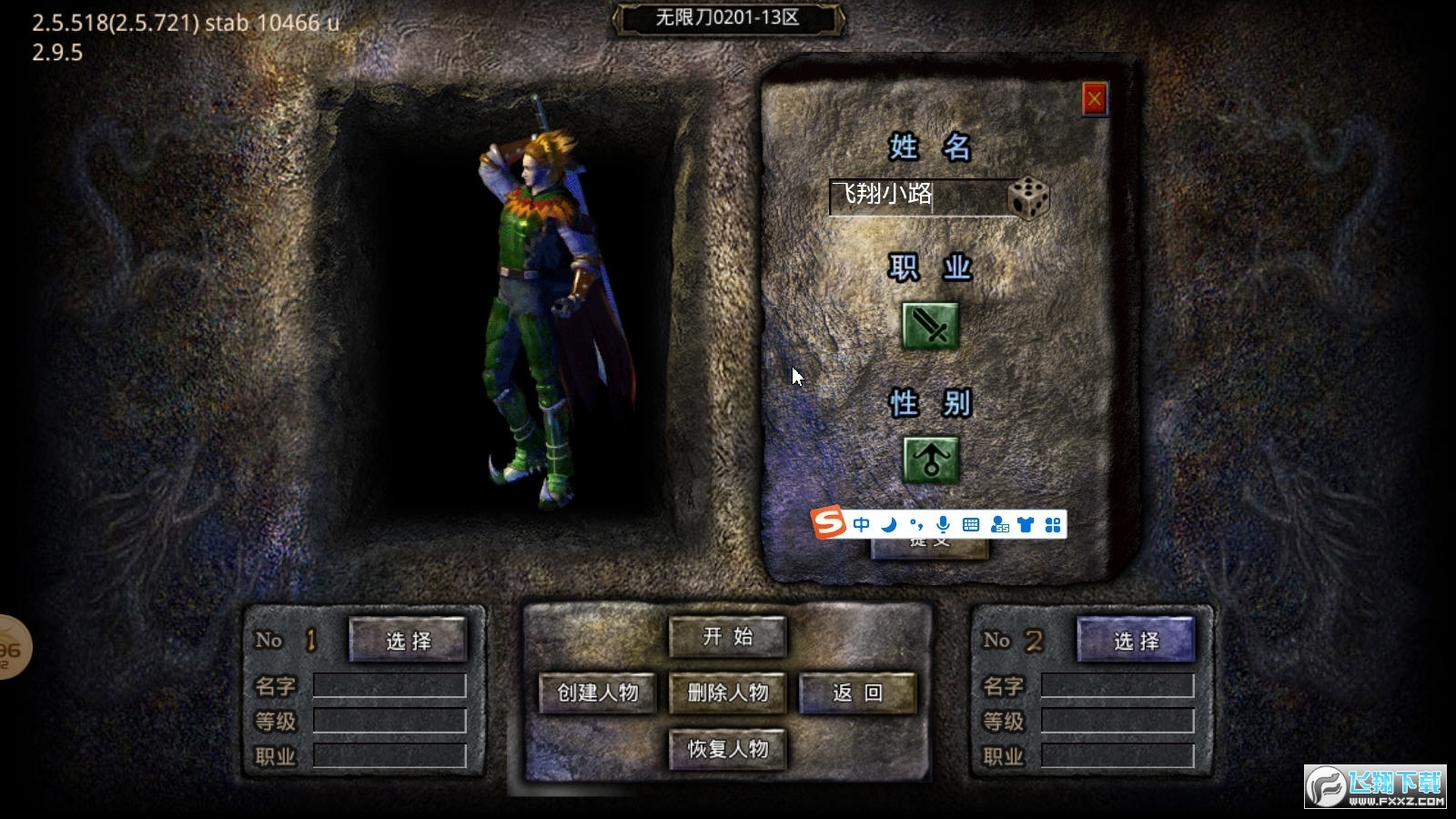Activate the Sogou microphone voice input
Viewport: 1456px width, 819px height.
tap(944, 524)
